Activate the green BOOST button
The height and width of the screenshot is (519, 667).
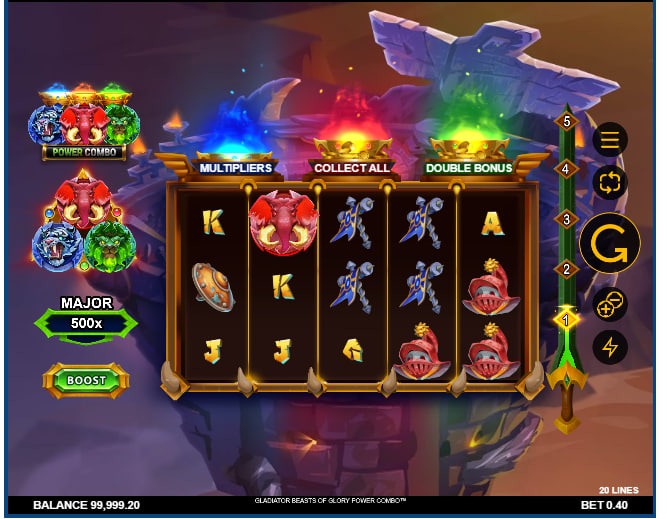(x=86, y=380)
